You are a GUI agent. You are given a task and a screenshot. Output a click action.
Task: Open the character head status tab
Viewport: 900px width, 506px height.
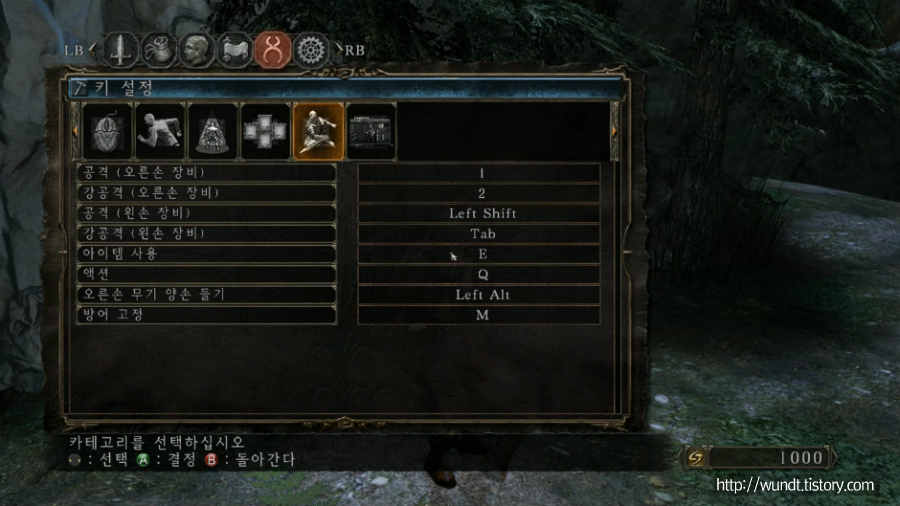[196, 49]
